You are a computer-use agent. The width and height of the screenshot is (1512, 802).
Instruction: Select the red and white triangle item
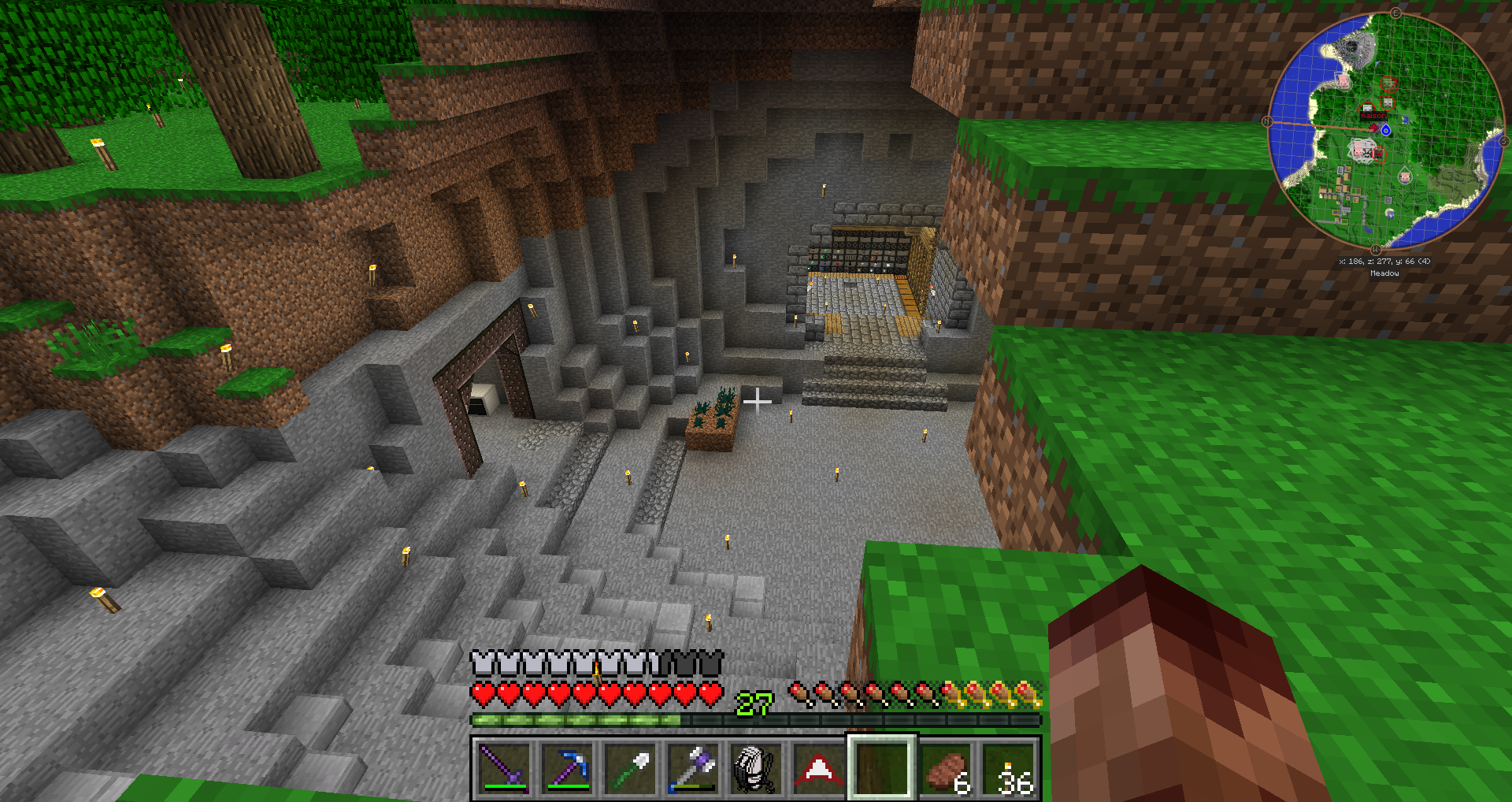(x=818, y=767)
